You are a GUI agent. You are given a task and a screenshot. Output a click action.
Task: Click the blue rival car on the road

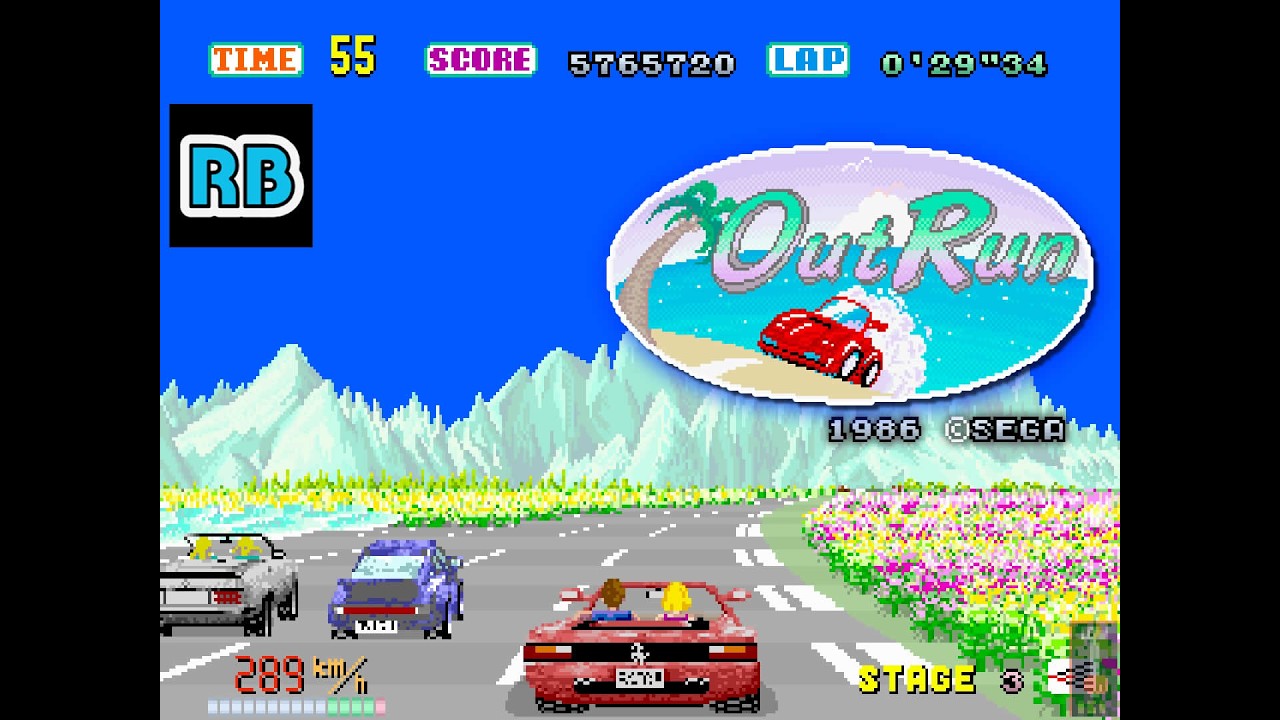395,590
